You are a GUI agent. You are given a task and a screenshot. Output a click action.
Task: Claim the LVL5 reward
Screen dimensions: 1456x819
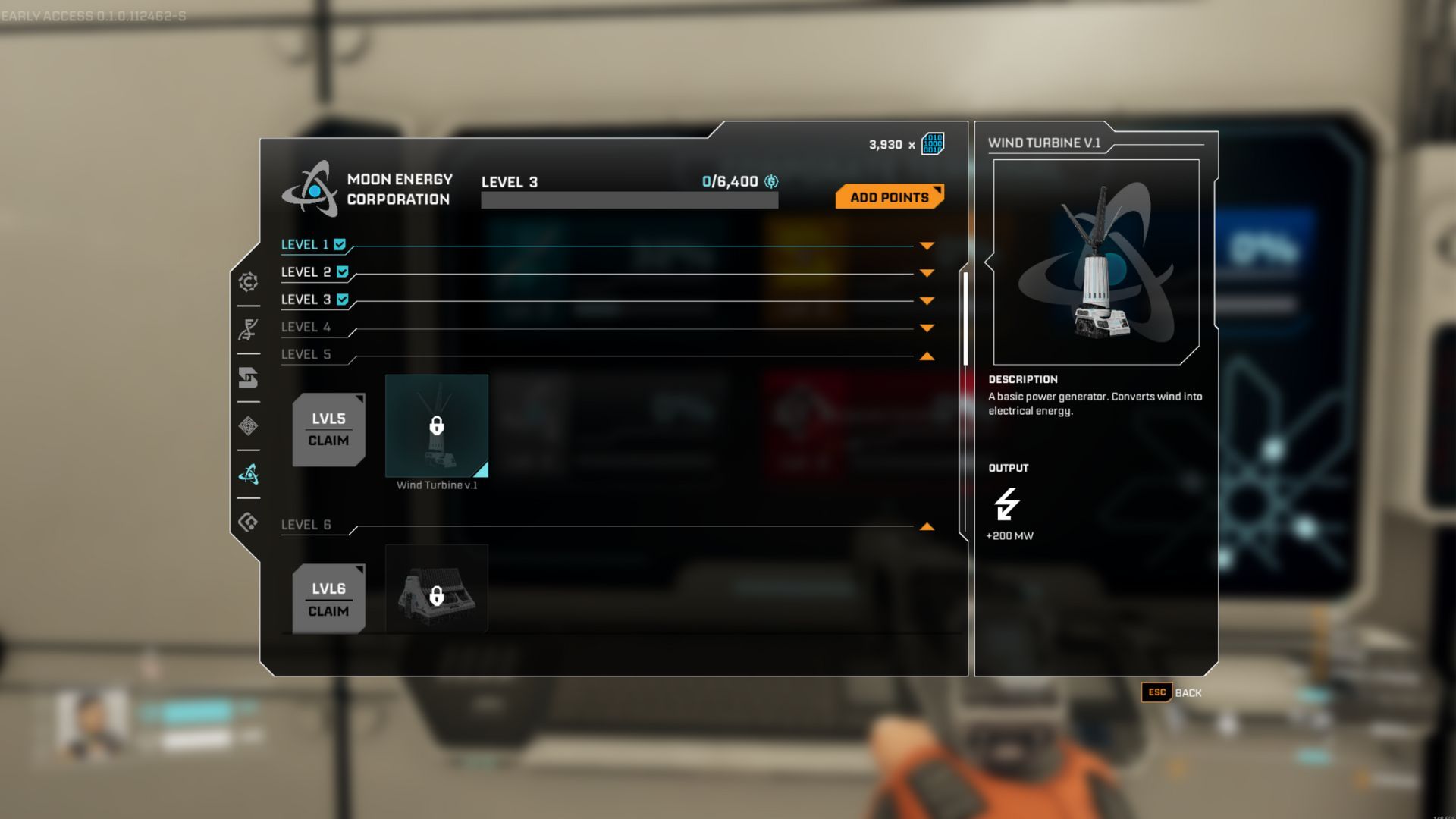328,430
